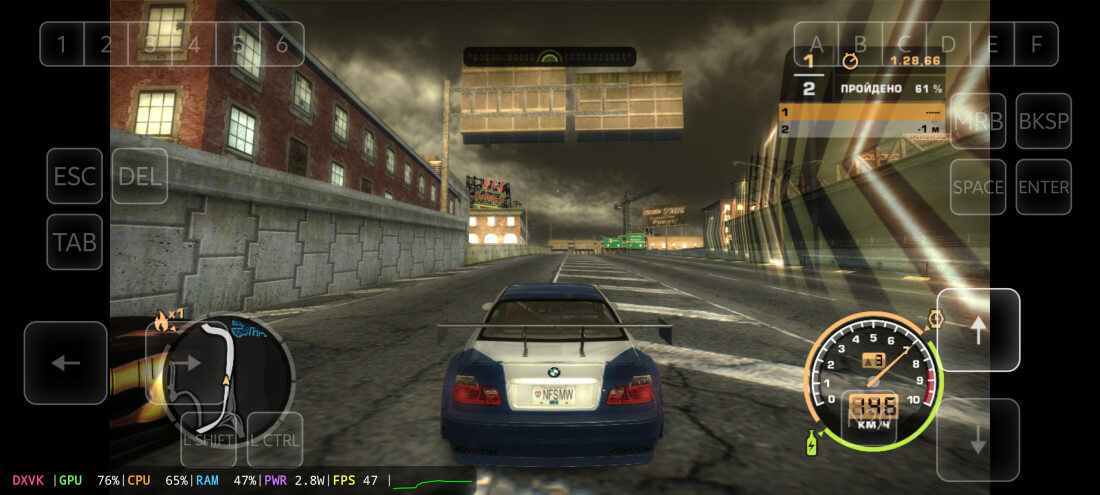Tap the number 1 overlay key

pyautogui.click(x=62, y=44)
